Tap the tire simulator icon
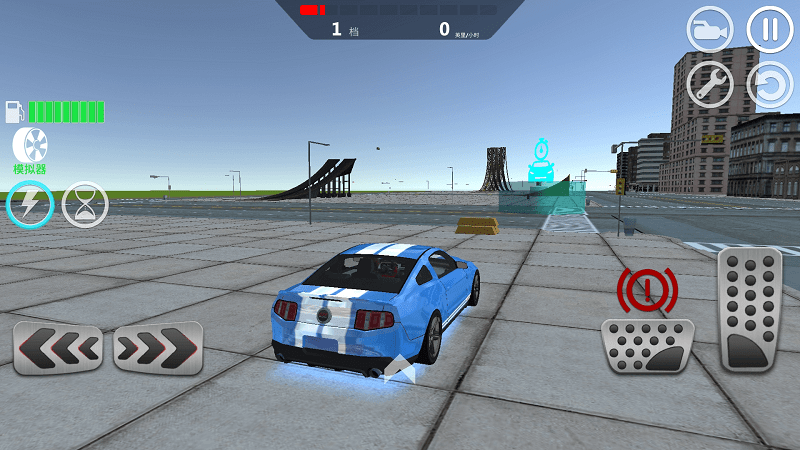This screenshot has width=800, height=450. pyautogui.click(x=30, y=145)
